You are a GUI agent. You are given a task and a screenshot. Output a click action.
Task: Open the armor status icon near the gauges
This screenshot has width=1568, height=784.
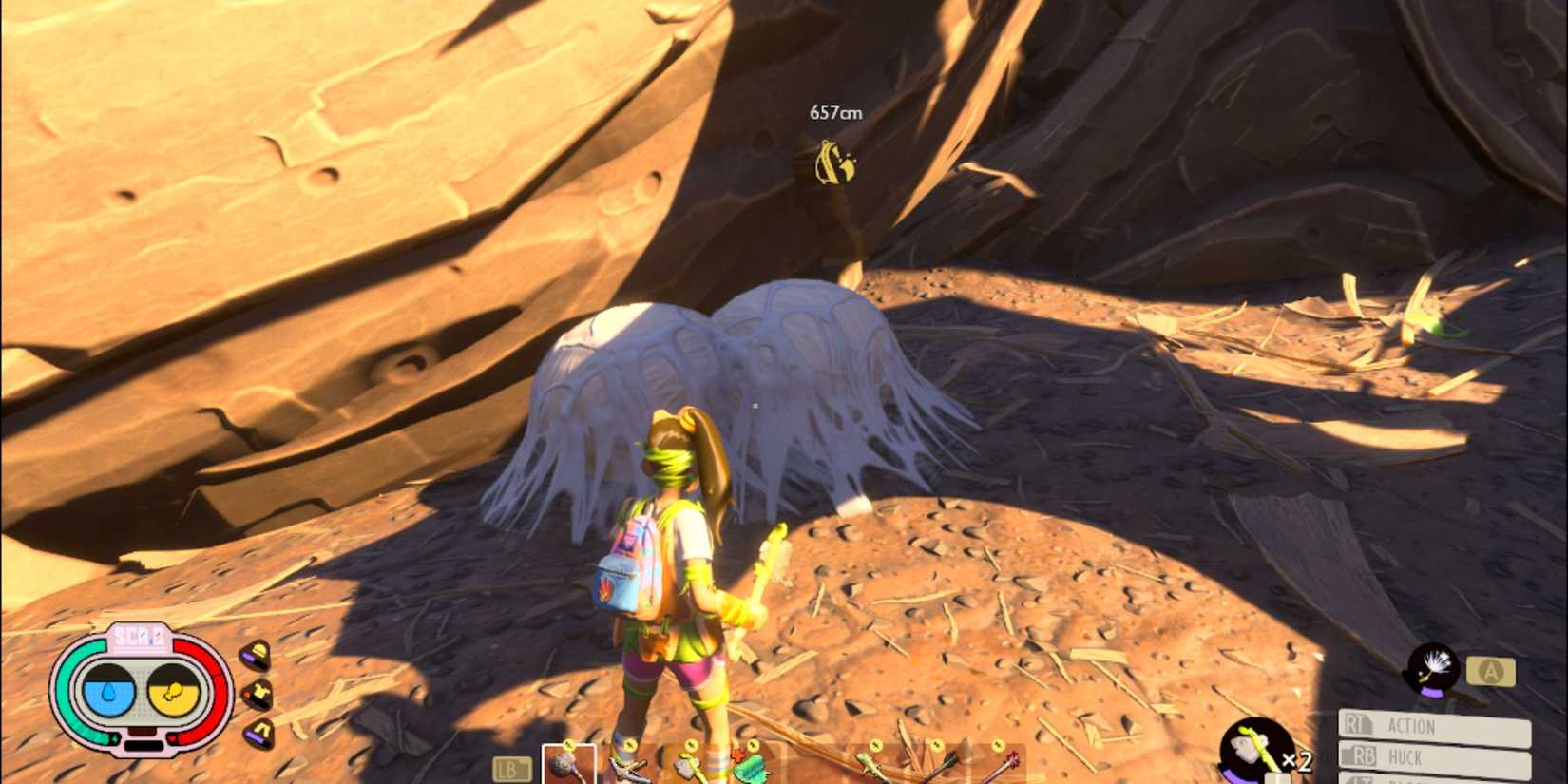(259, 694)
